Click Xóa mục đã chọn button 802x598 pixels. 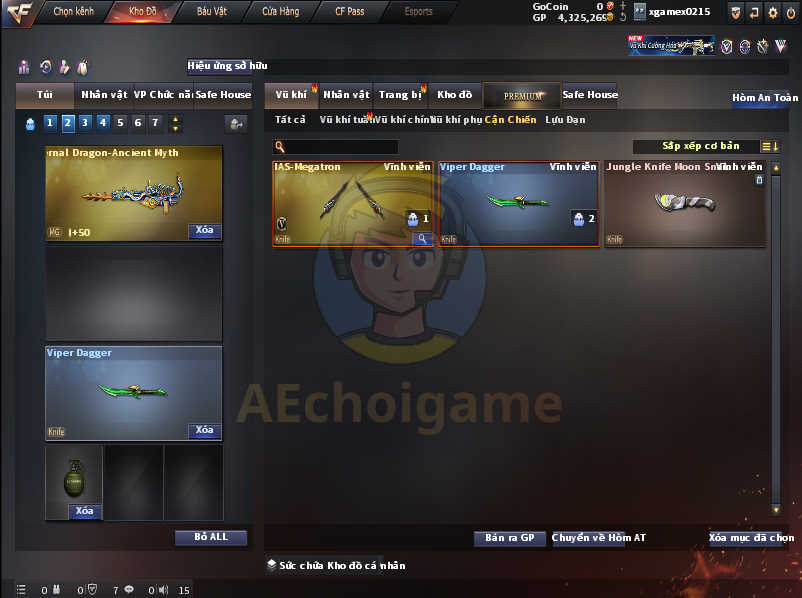pyautogui.click(x=751, y=538)
